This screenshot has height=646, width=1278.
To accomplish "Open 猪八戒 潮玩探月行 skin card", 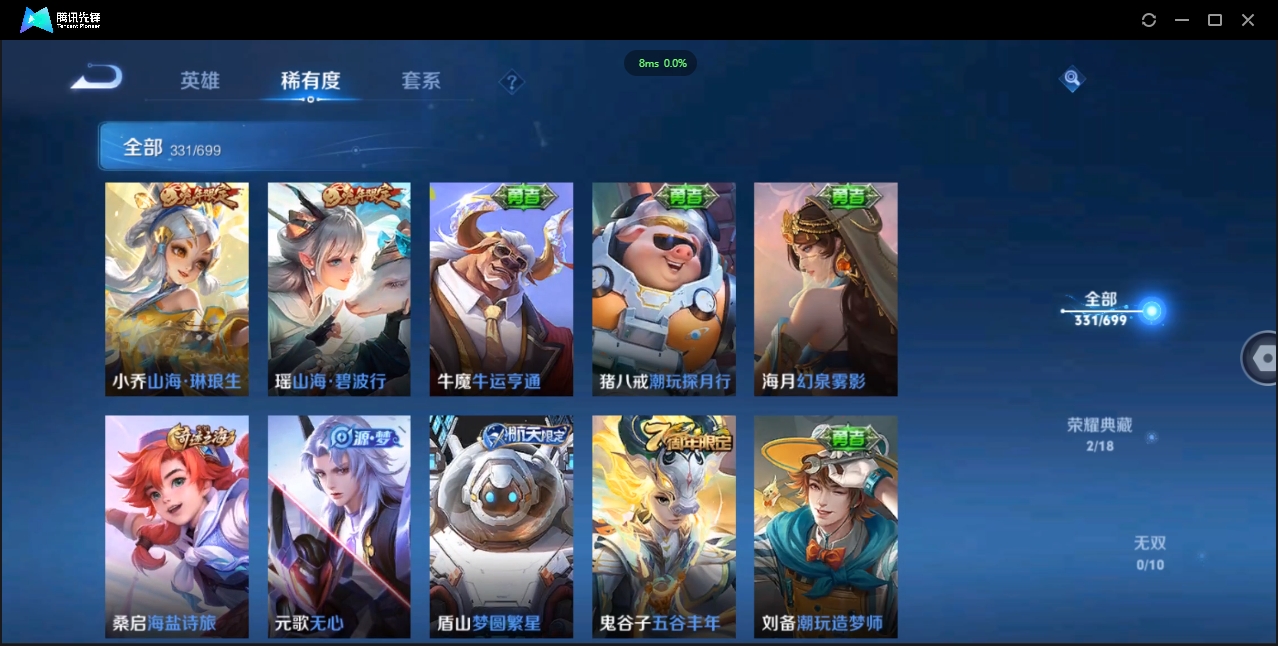I will [x=664, y=289].
